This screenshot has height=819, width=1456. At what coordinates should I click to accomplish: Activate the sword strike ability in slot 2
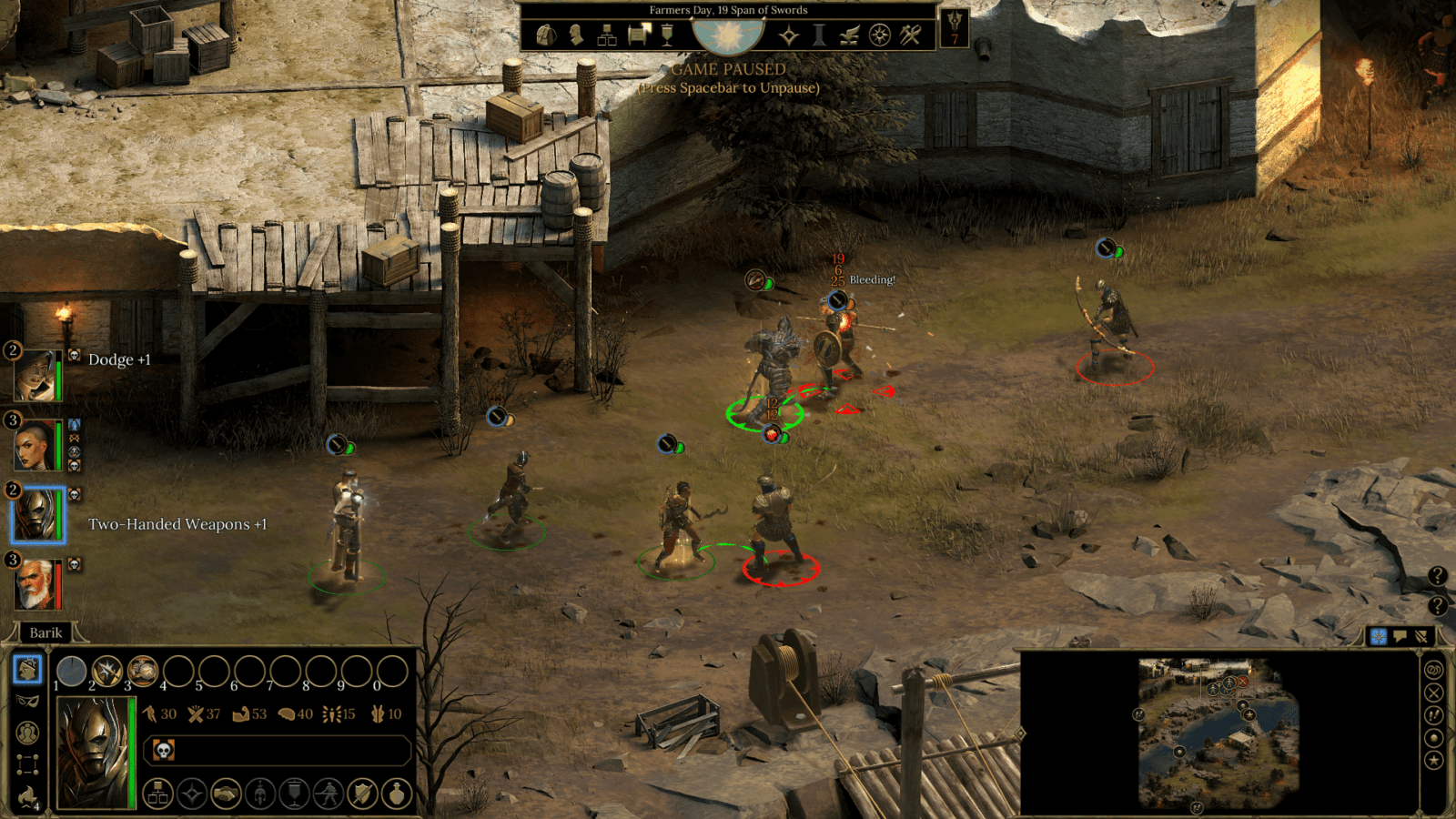(x=107, y=672)
